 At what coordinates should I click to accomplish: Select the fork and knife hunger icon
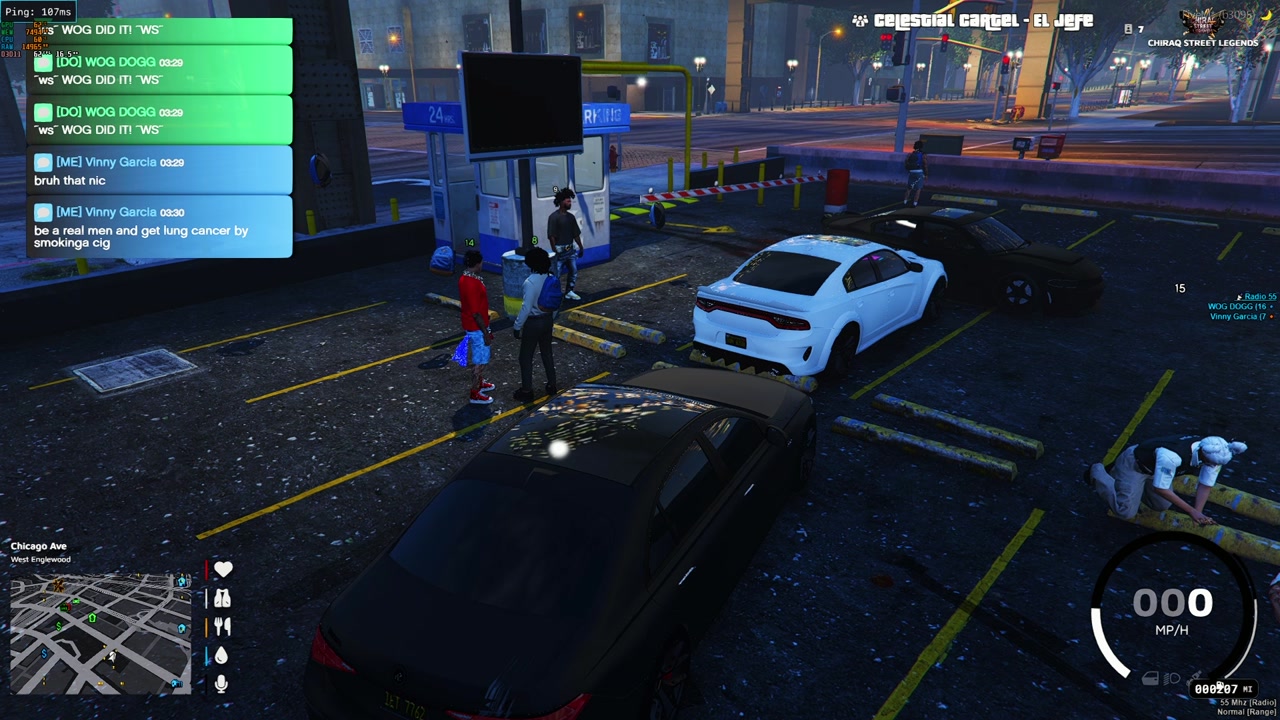point(222,626)
